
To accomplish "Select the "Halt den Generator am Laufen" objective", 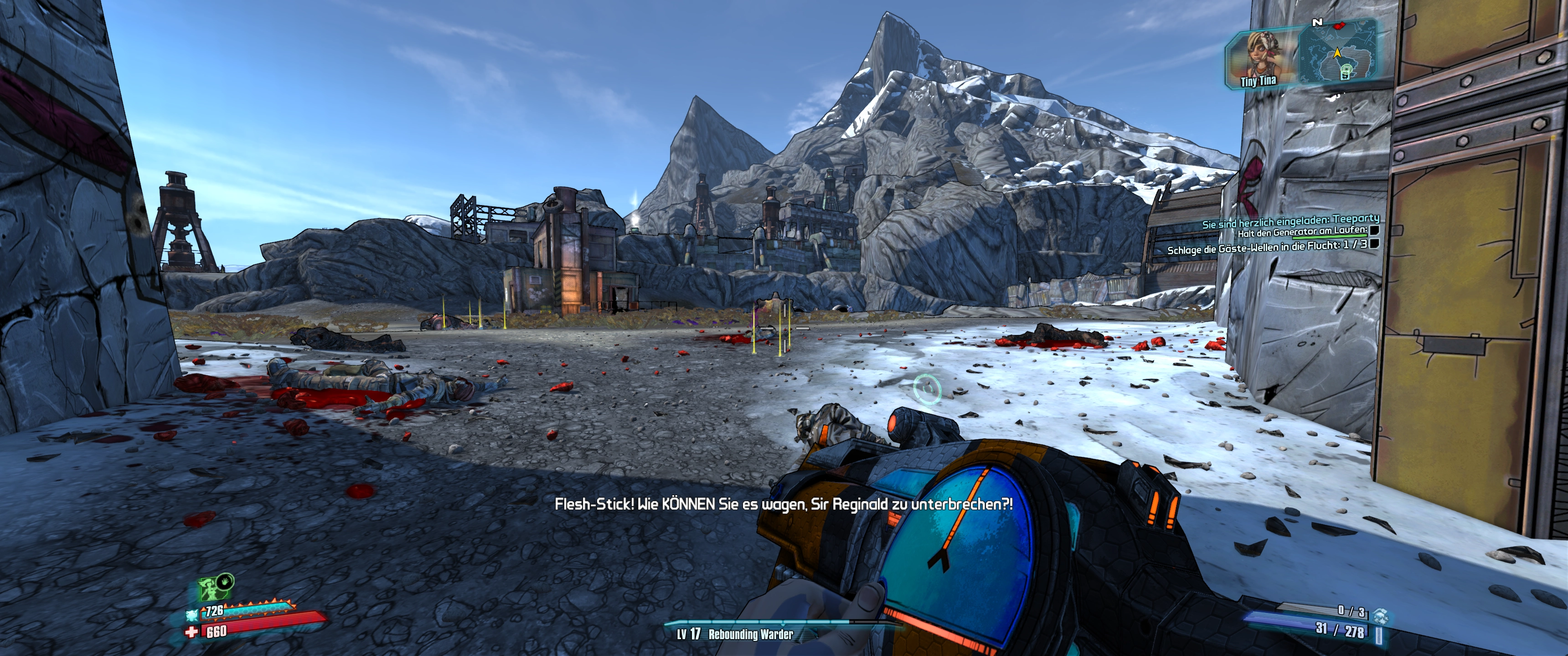I will [x=1301, y=231].
